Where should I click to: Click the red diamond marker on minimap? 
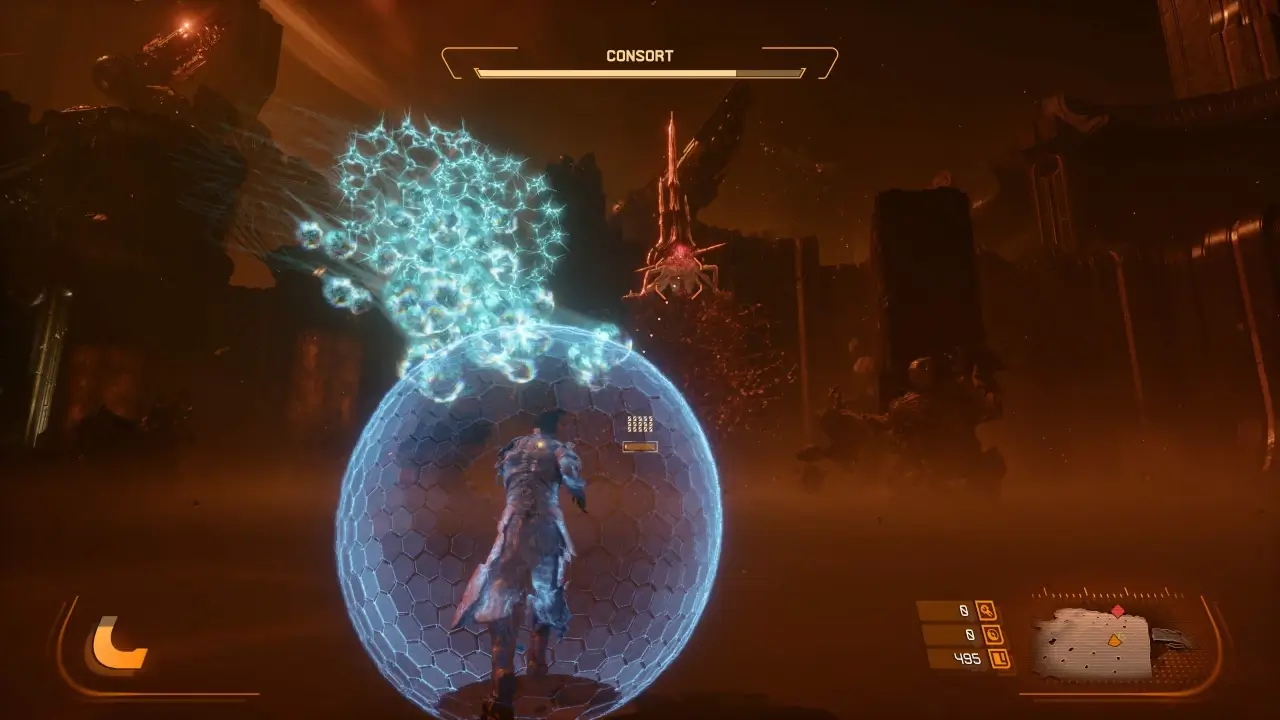point(1117,610)
